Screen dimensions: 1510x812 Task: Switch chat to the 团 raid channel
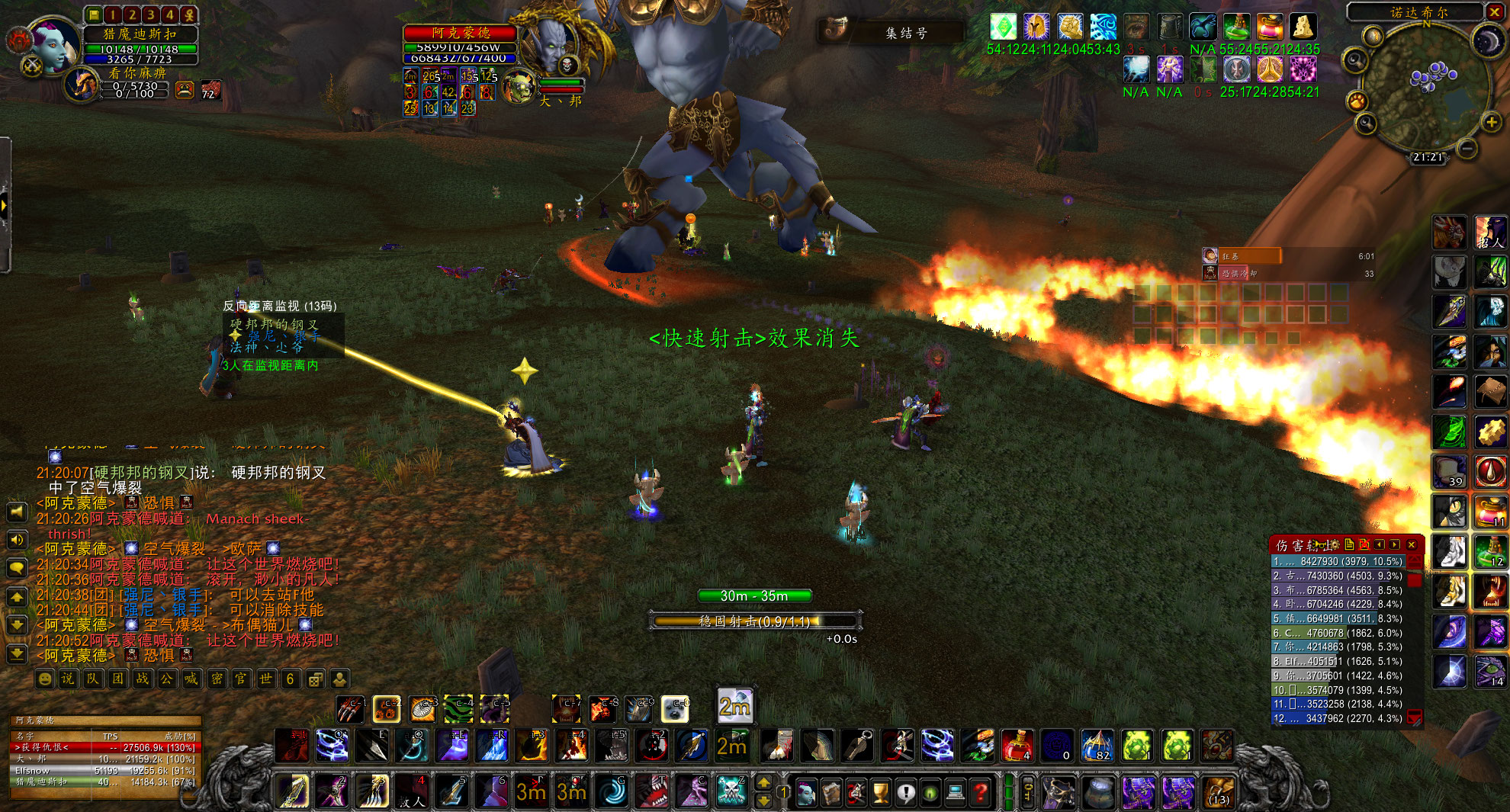[117, 679]
